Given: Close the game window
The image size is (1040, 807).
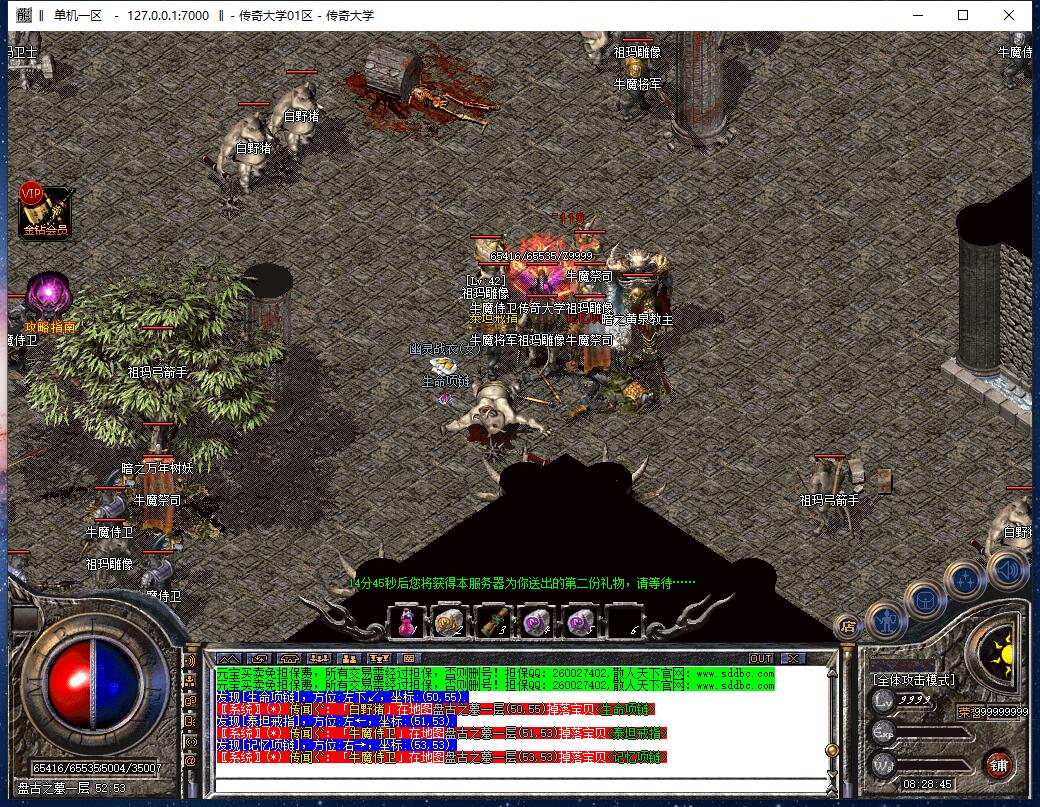Looking at the screenshot, I should (1011, 15).
